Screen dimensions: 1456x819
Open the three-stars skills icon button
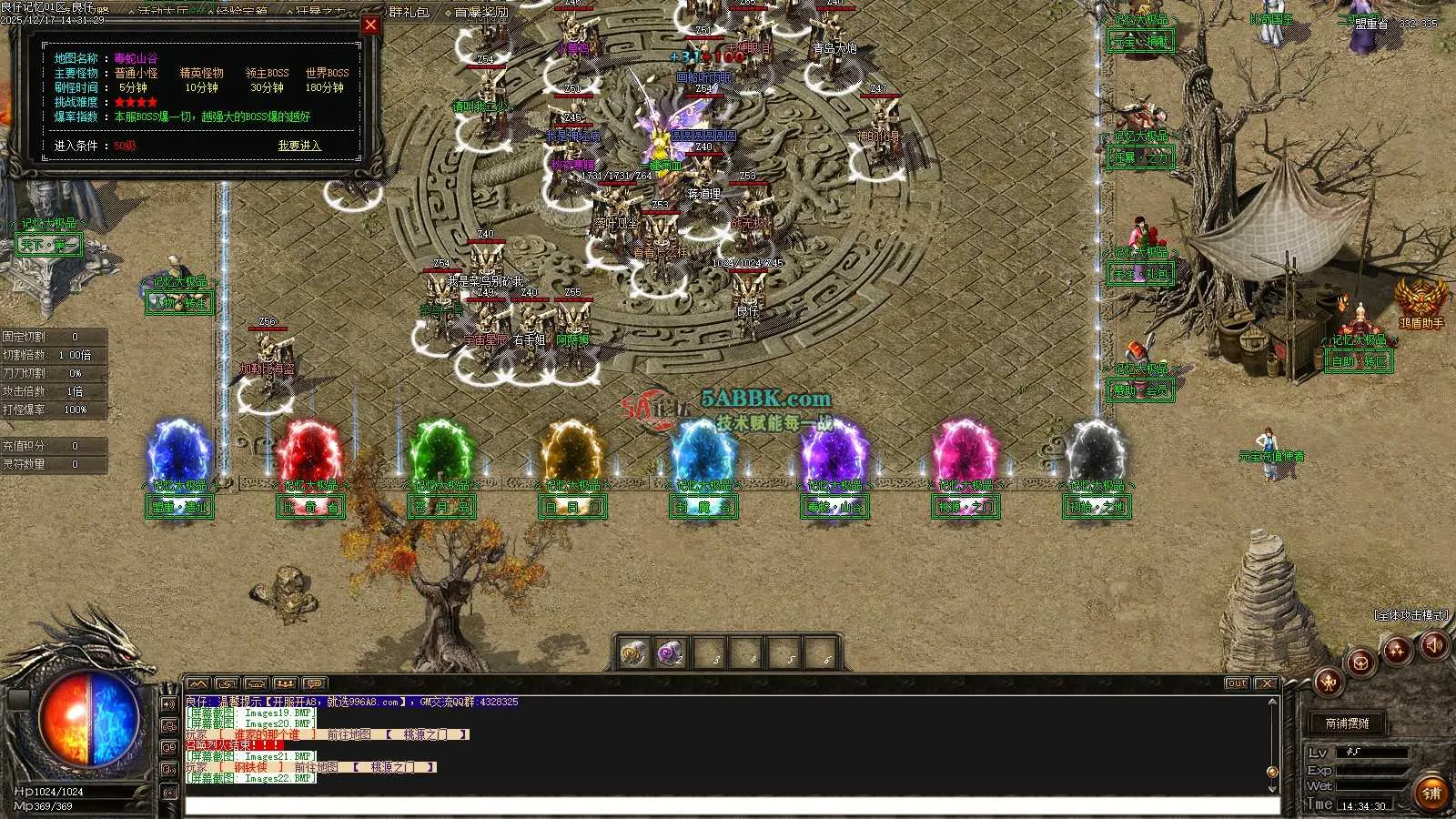click(1396, 650)
